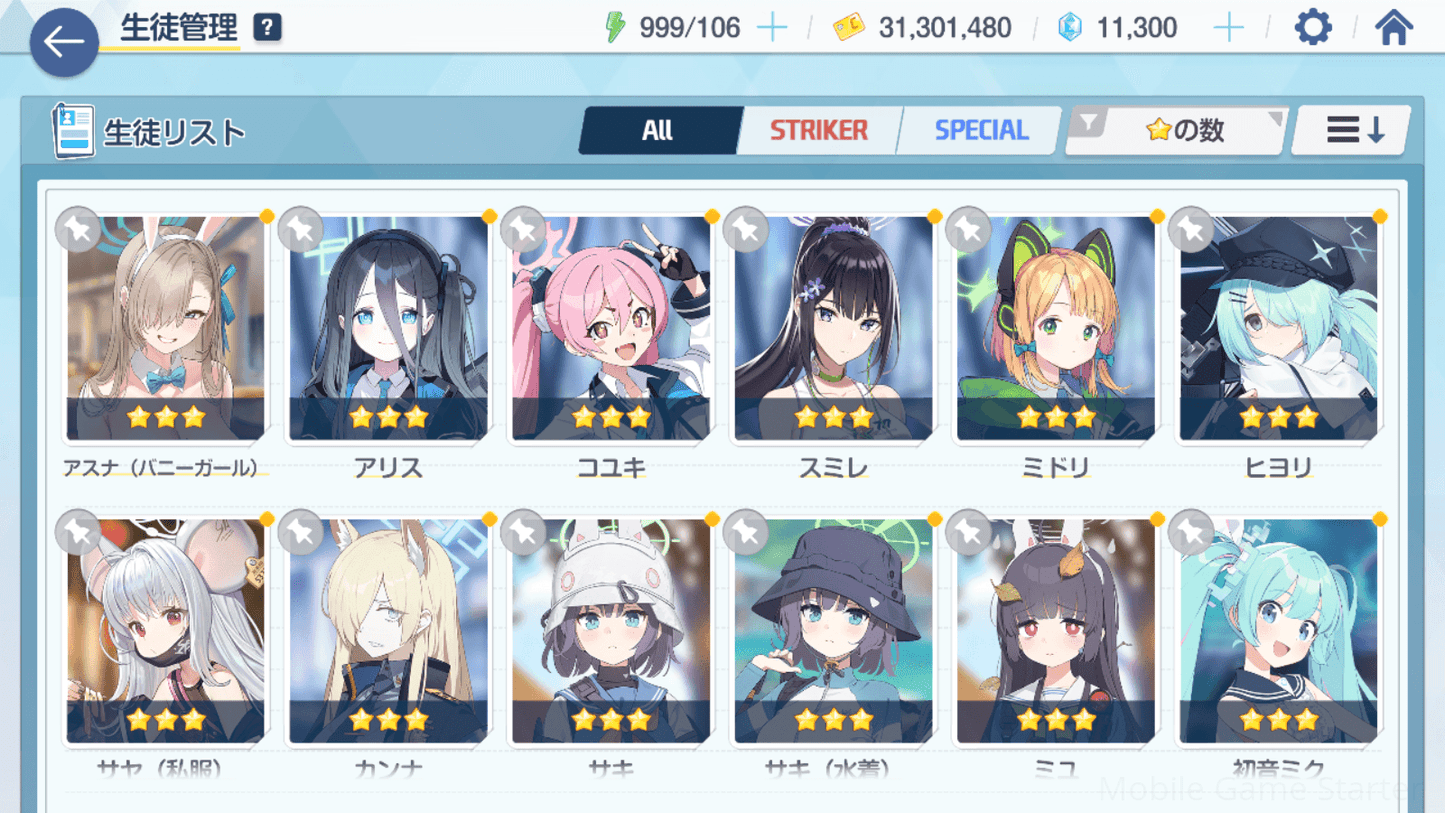Choose the アリス student card

click(388, 328)
